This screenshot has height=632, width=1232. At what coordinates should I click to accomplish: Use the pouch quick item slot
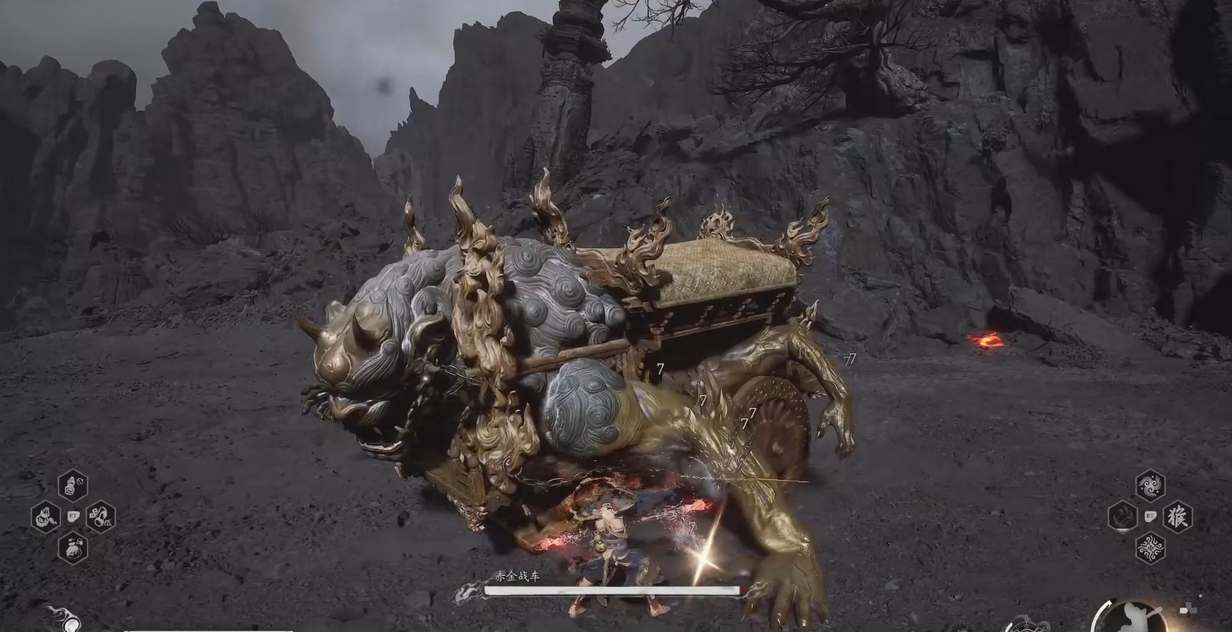pos(72,547)
